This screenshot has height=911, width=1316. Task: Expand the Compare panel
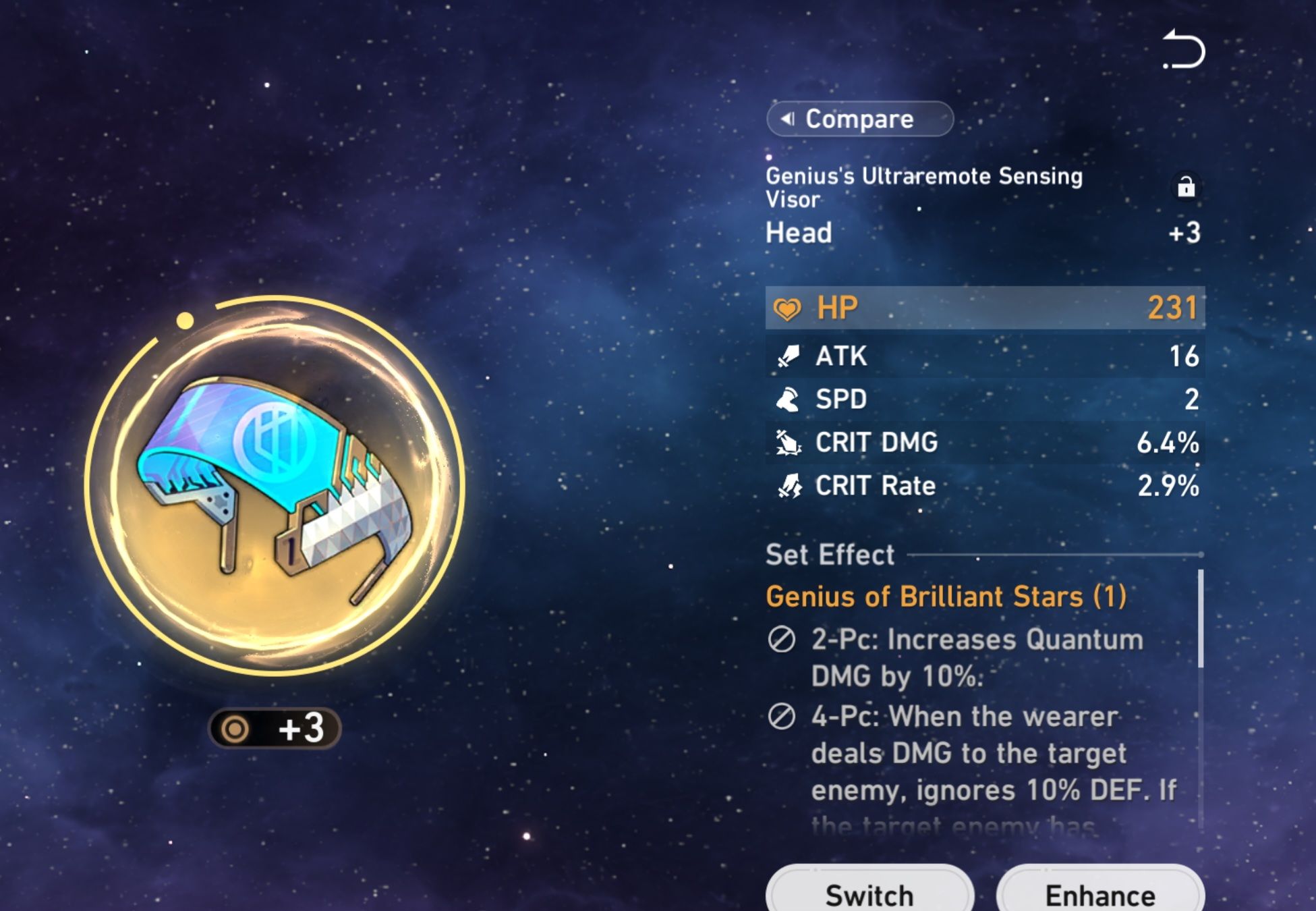(x=860, y=119)
